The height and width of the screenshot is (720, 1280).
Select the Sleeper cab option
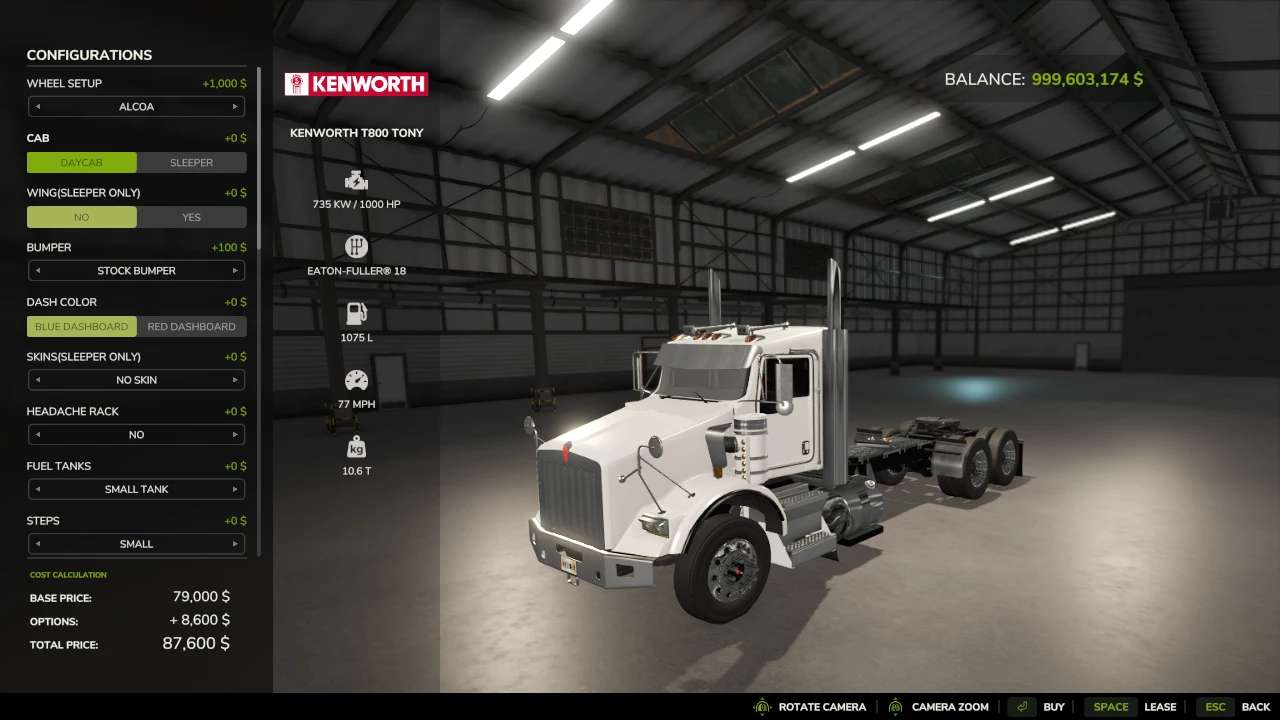pos(191,162)
